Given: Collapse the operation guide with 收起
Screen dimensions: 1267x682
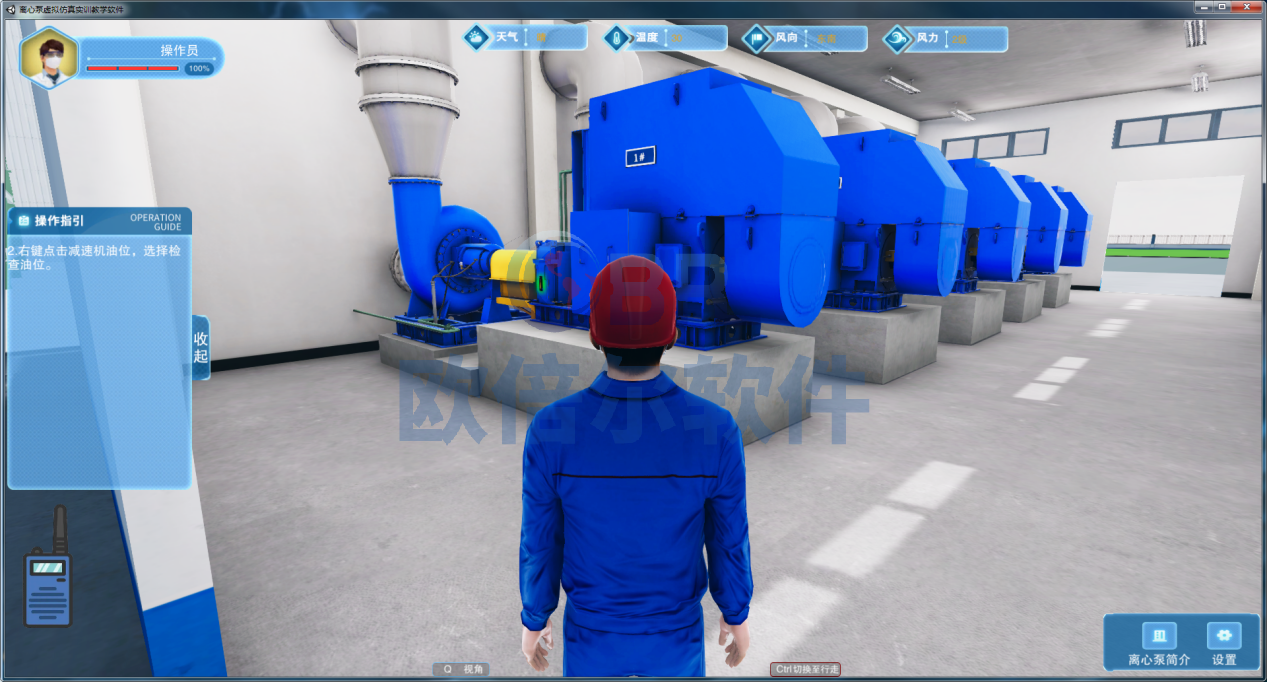Looking at the screenshot, I should (x=201, y=347).
